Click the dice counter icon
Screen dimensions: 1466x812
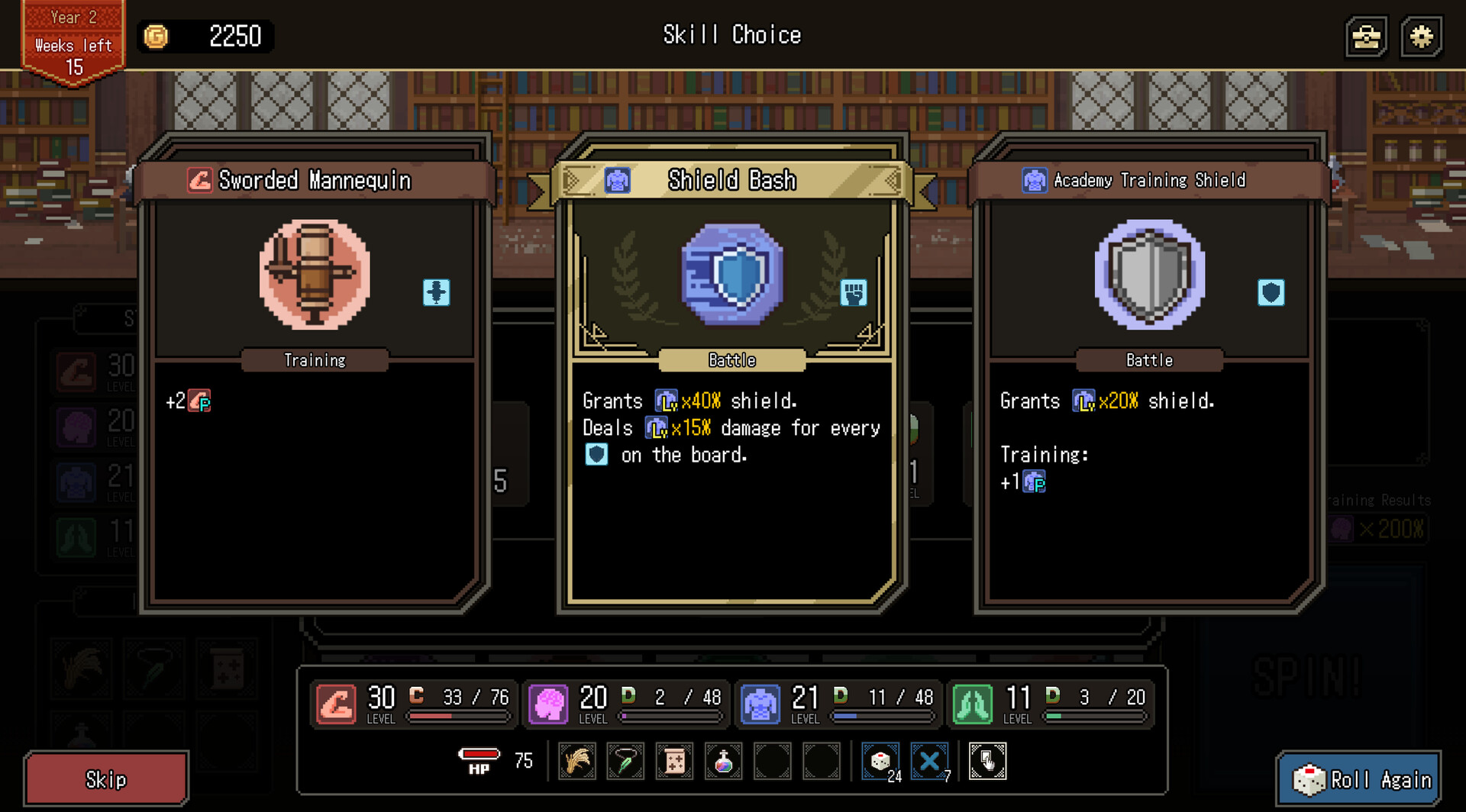click(x=880, y=761)
